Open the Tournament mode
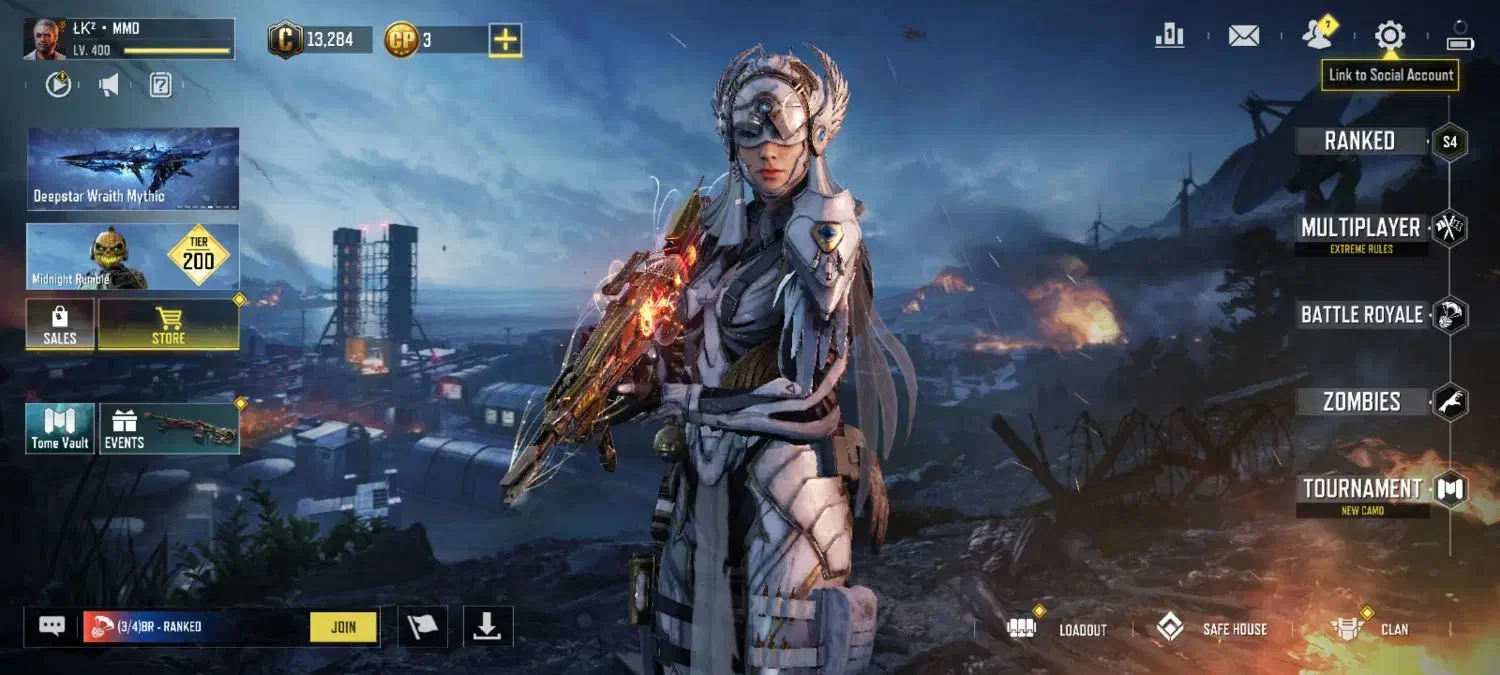This screenshot has width=1500, height=675. 1361,490
